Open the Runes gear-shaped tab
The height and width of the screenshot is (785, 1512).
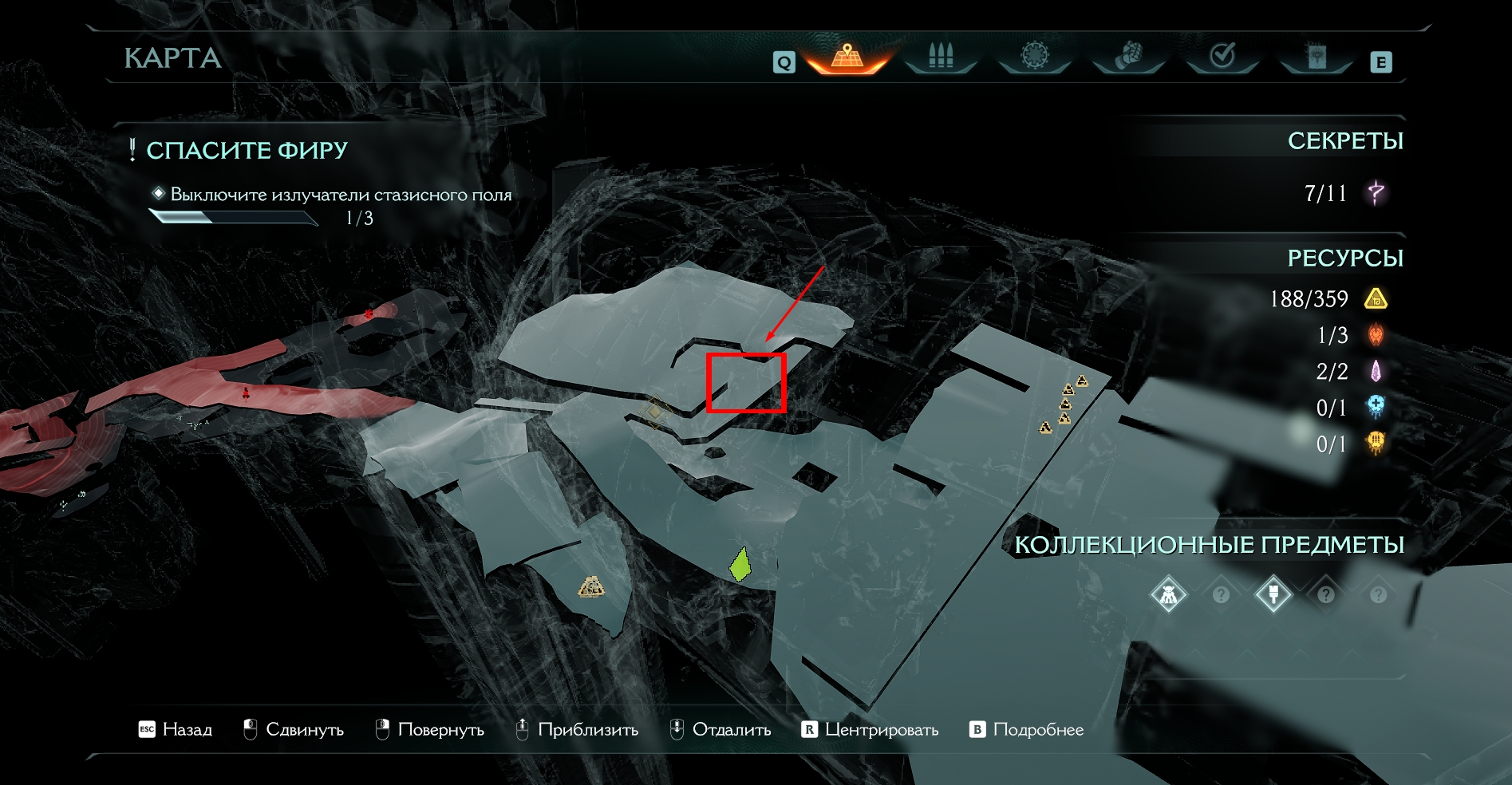pos(1034,56)
